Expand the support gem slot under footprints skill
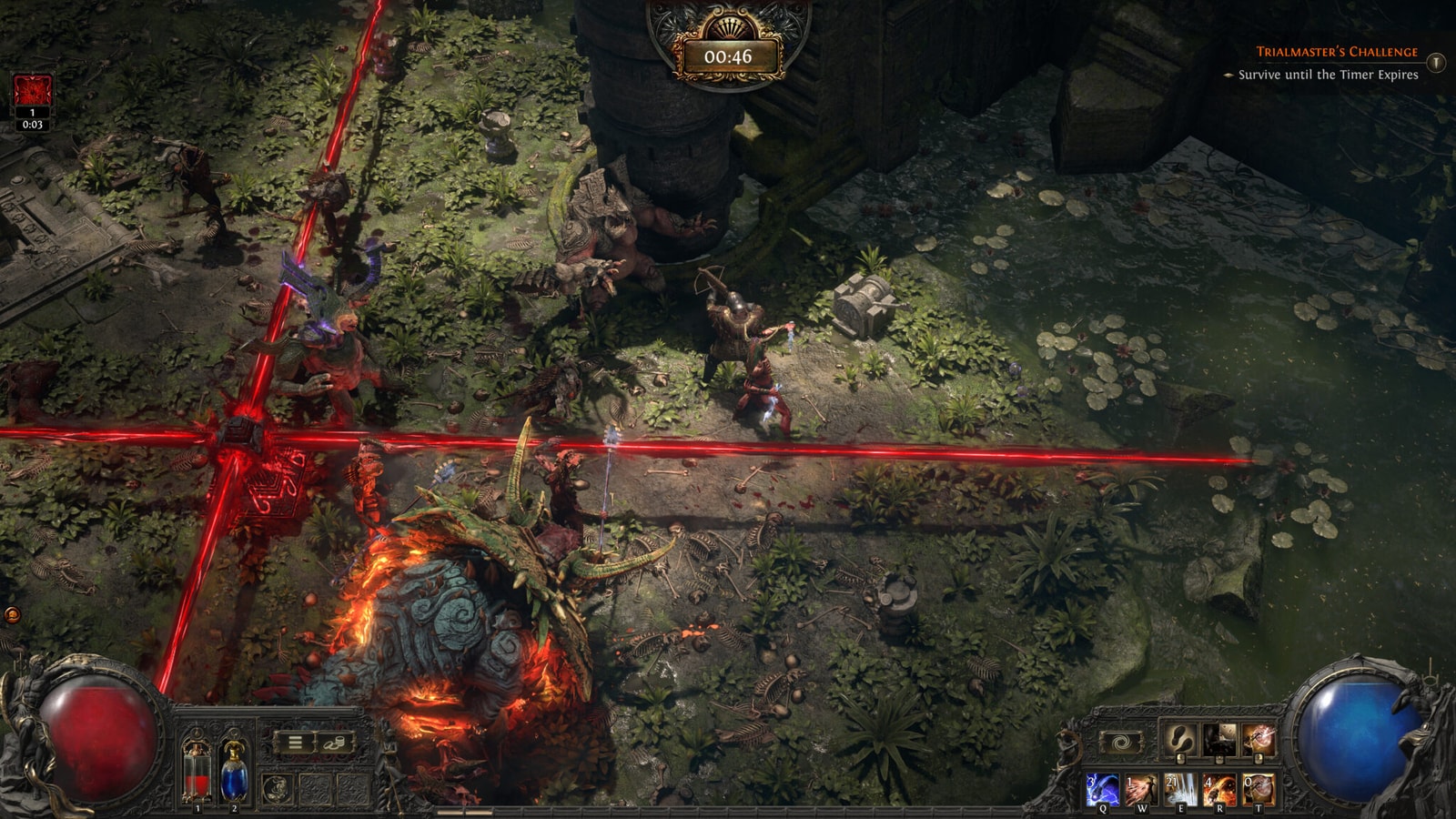 click(1181, 758)
